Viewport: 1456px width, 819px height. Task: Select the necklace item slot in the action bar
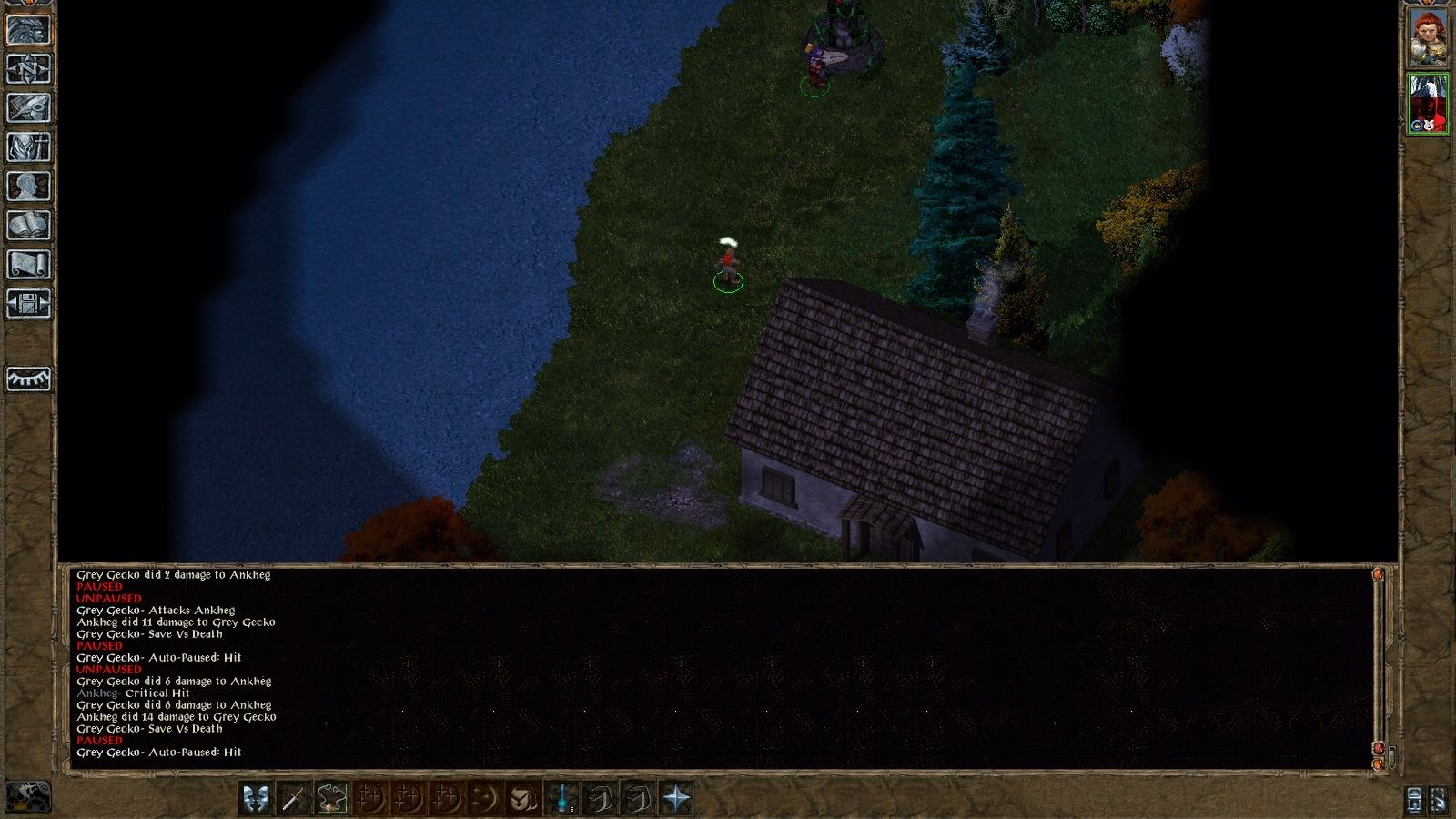coord(332,798)
